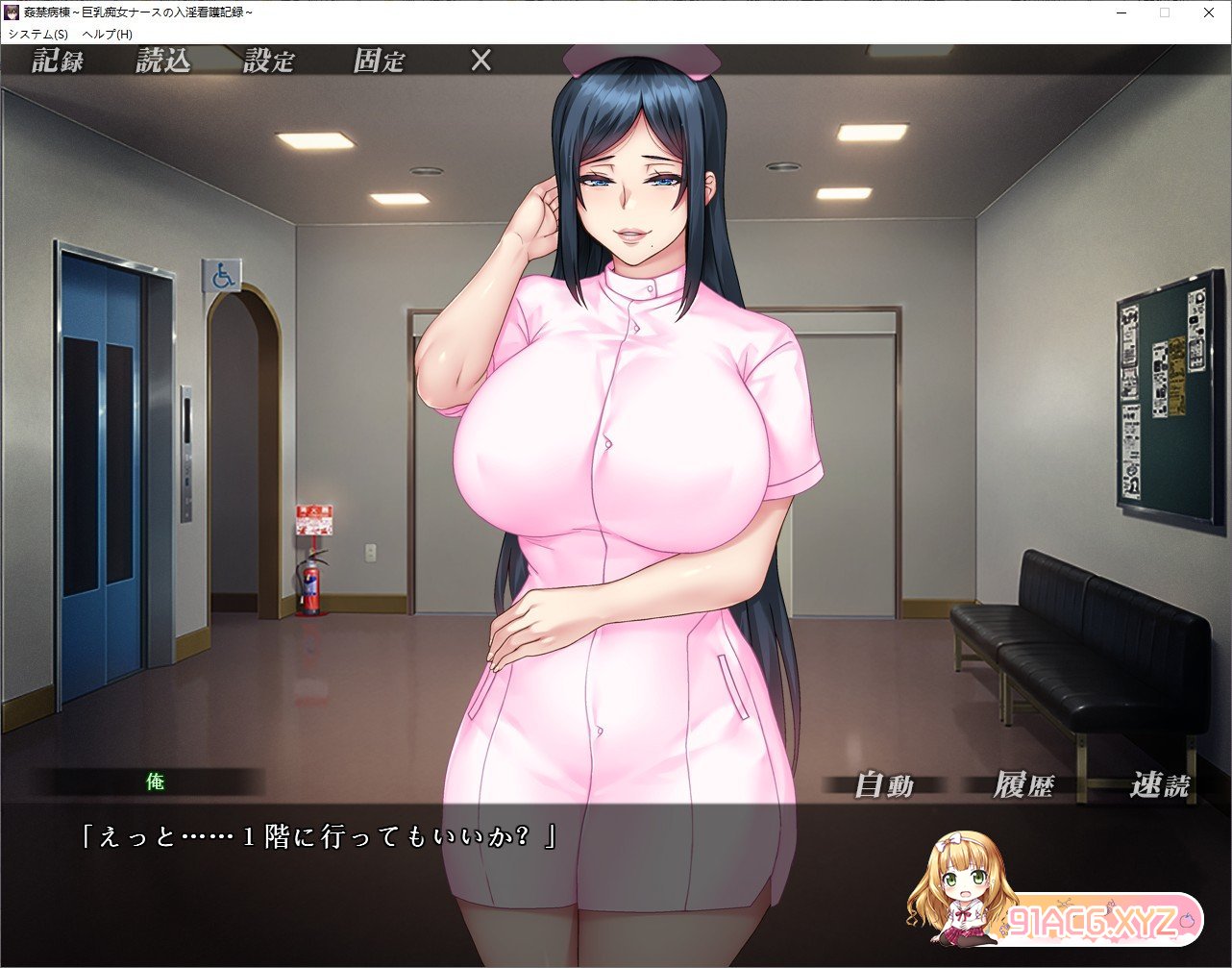Image resolution: width=1232 pixels, height=968 pixels.
Task: Toggle the 固定 menu bar lock
Action: point(379,62)
